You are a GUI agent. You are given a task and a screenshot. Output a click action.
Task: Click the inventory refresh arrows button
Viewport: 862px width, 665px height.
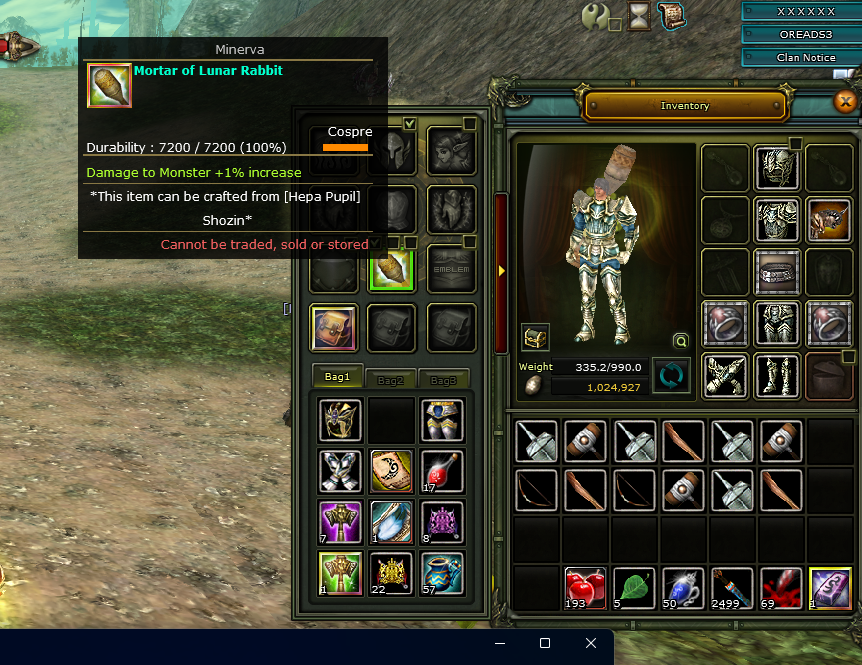point(671,376)
